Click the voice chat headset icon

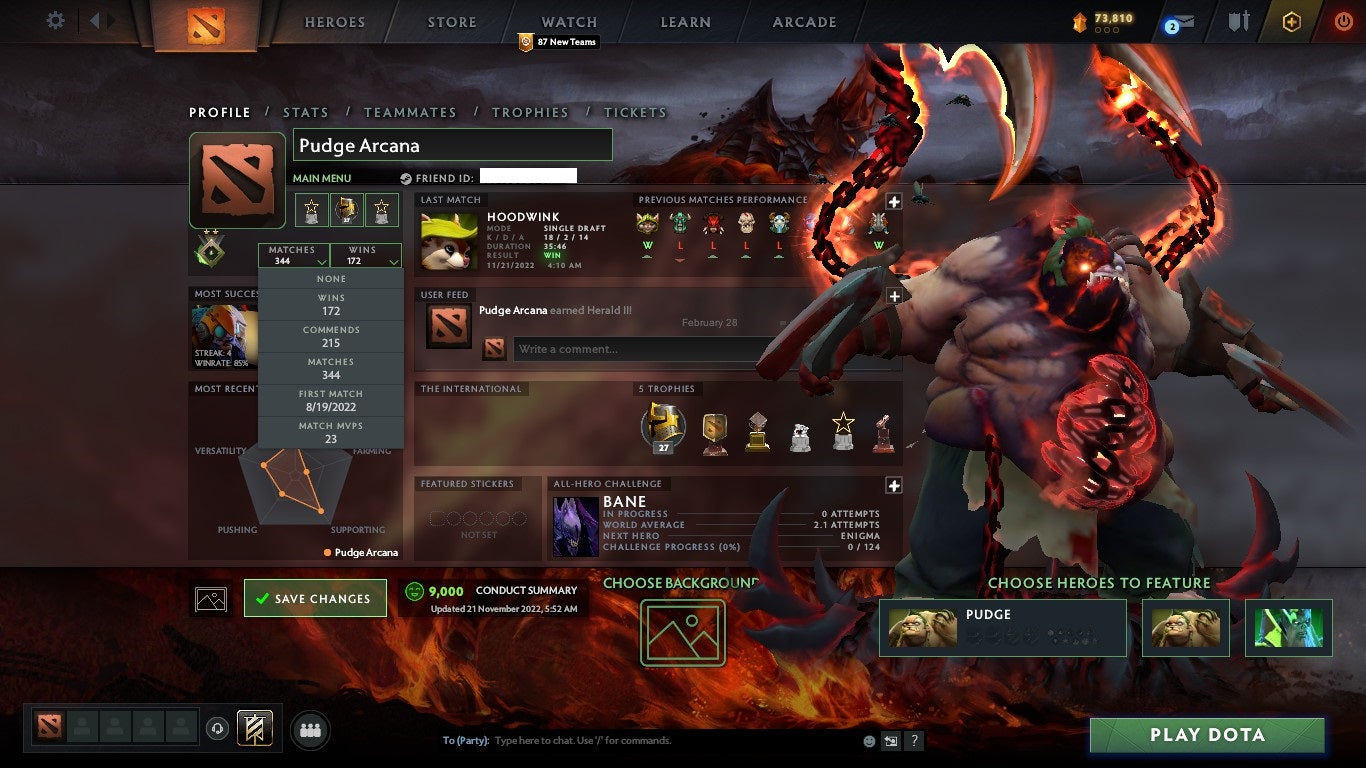(x=217, y=728)
